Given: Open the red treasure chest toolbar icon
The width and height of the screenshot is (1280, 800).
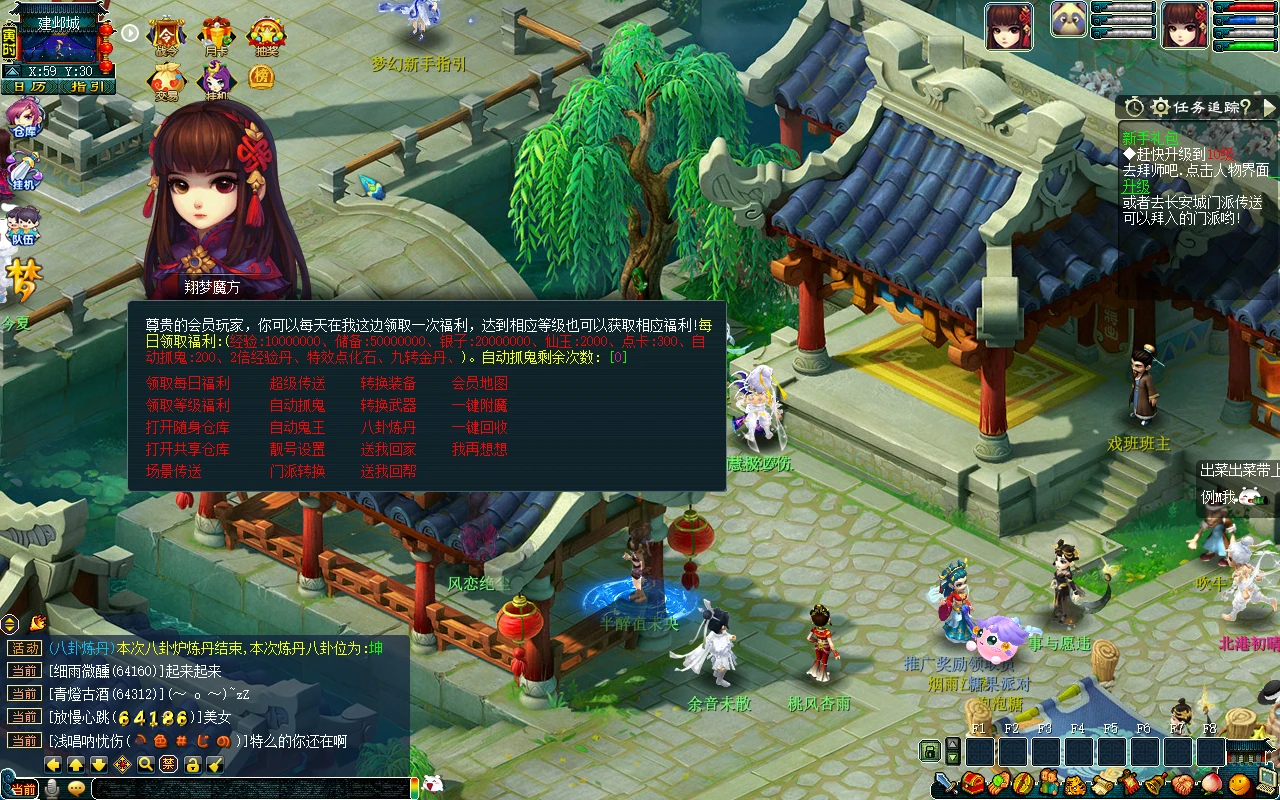Looking at the screenshot, I should 973,783.
